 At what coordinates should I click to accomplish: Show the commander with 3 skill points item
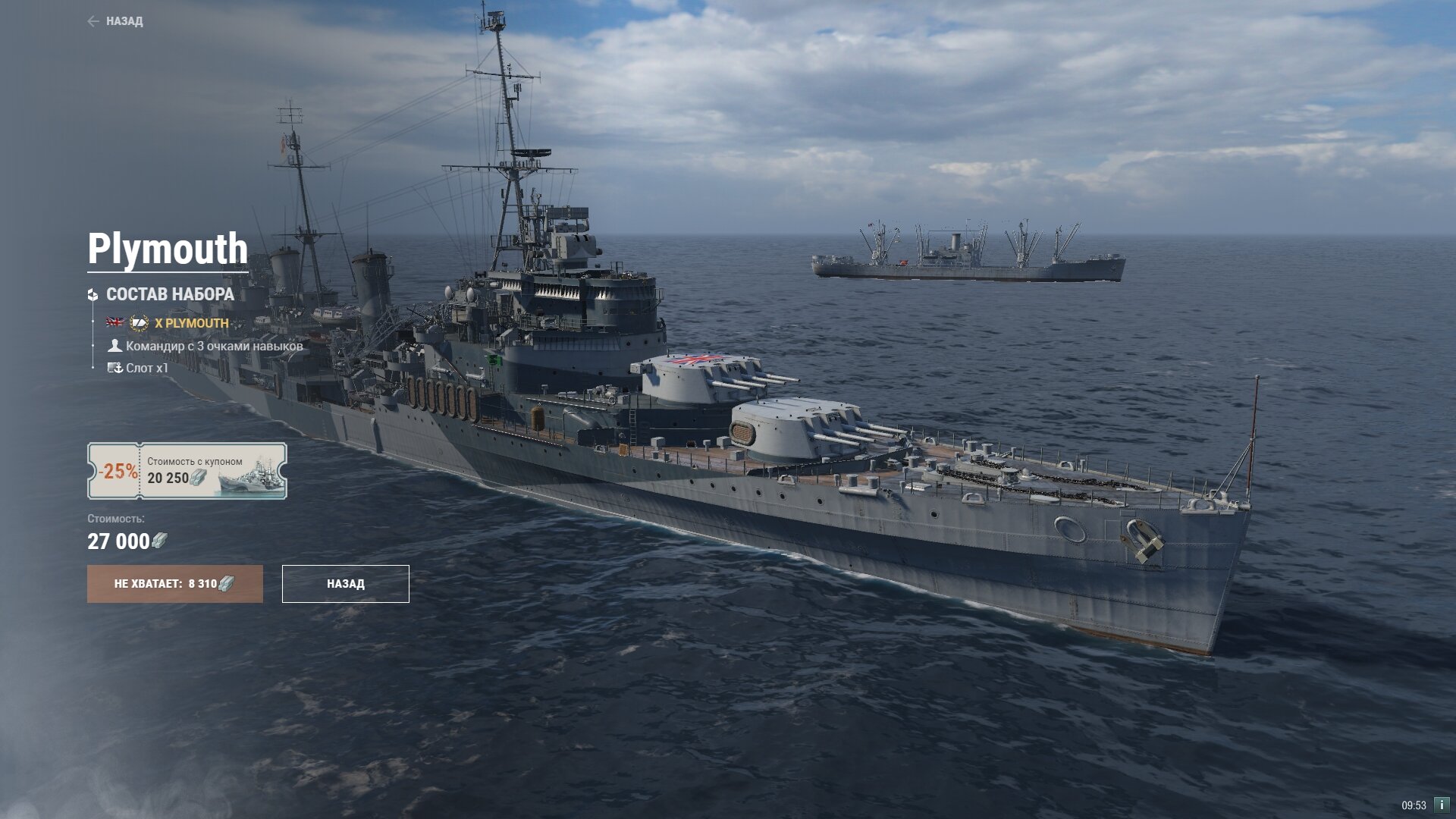[214, 346]
